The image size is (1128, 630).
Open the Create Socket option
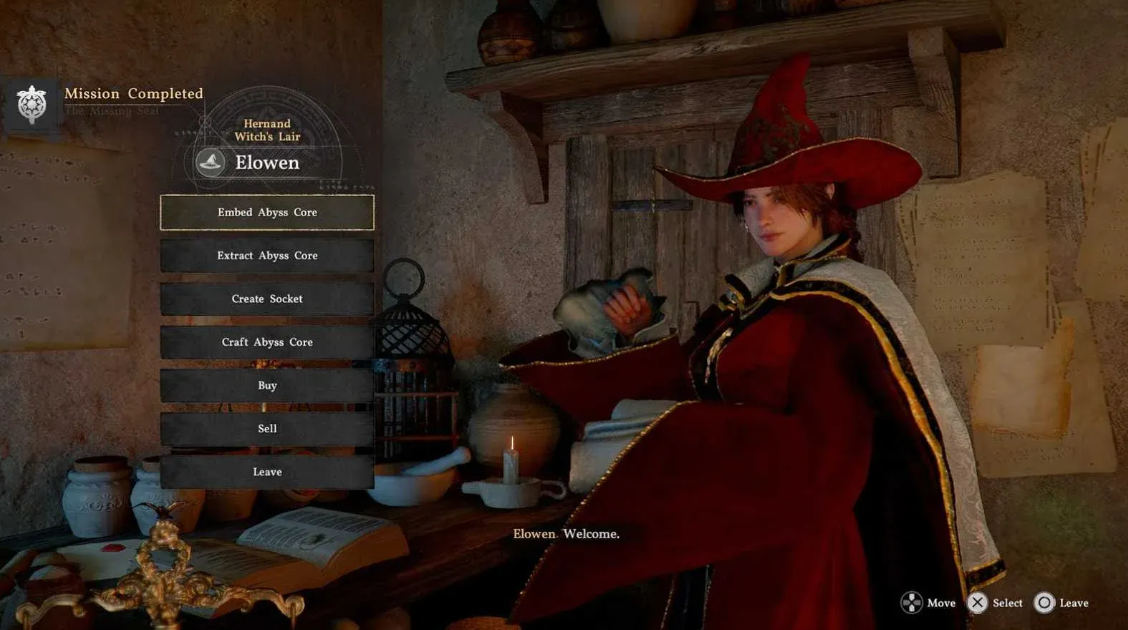click(x=267, y=299)
